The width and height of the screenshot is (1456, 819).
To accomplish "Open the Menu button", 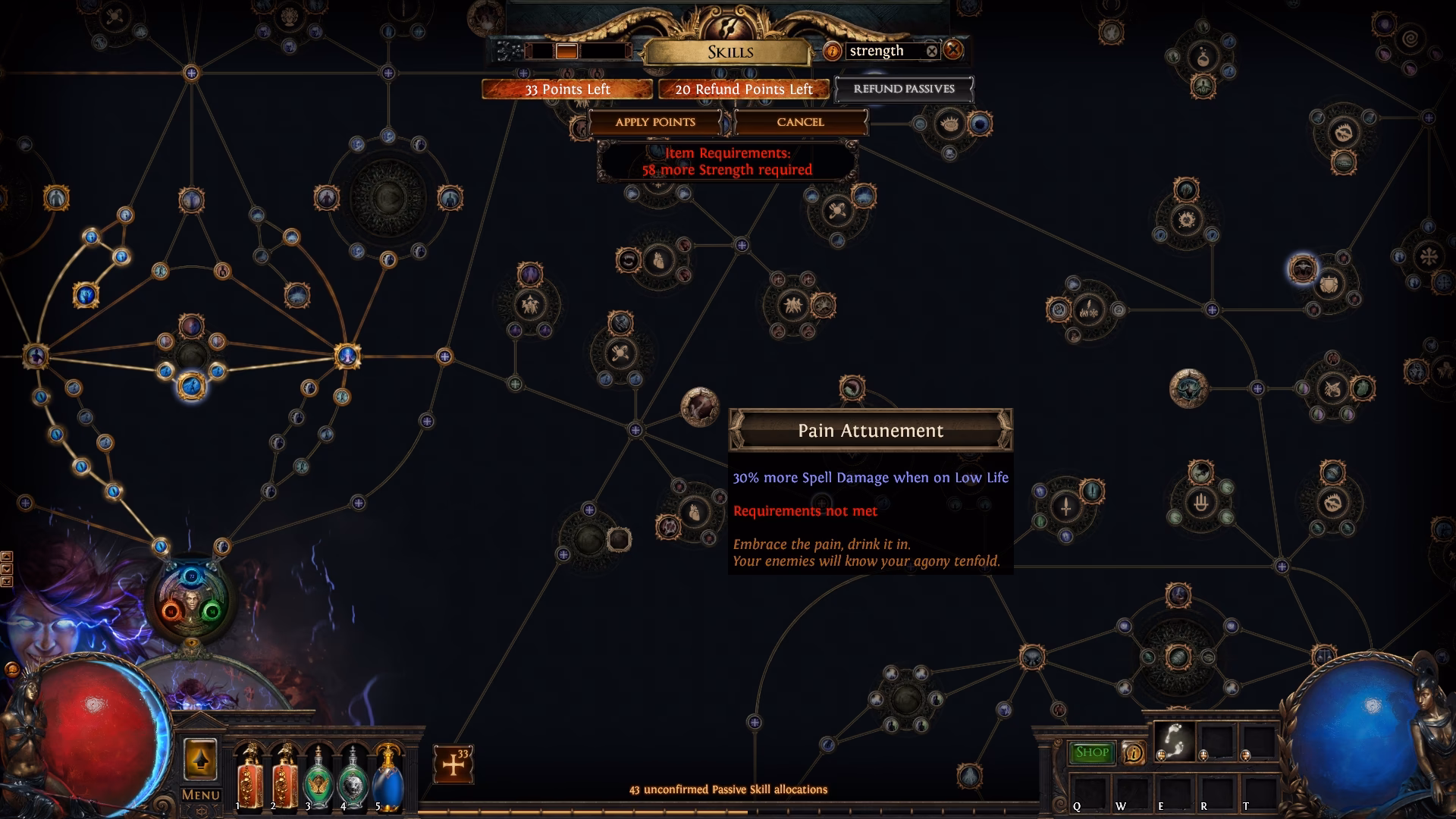I will click(x=200, y=795).
